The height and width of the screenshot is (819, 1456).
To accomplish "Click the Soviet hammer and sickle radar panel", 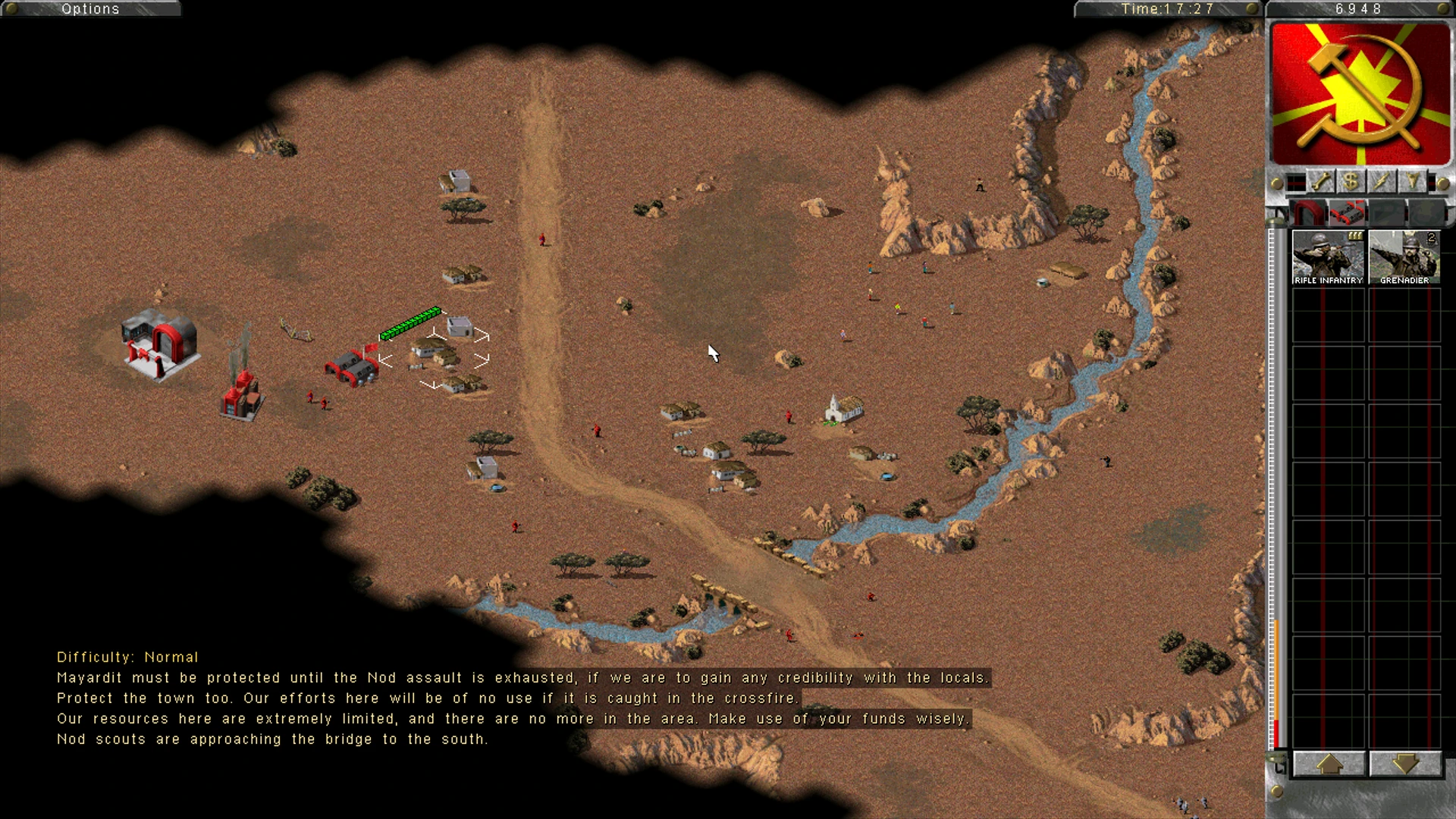I will 1360,94.
